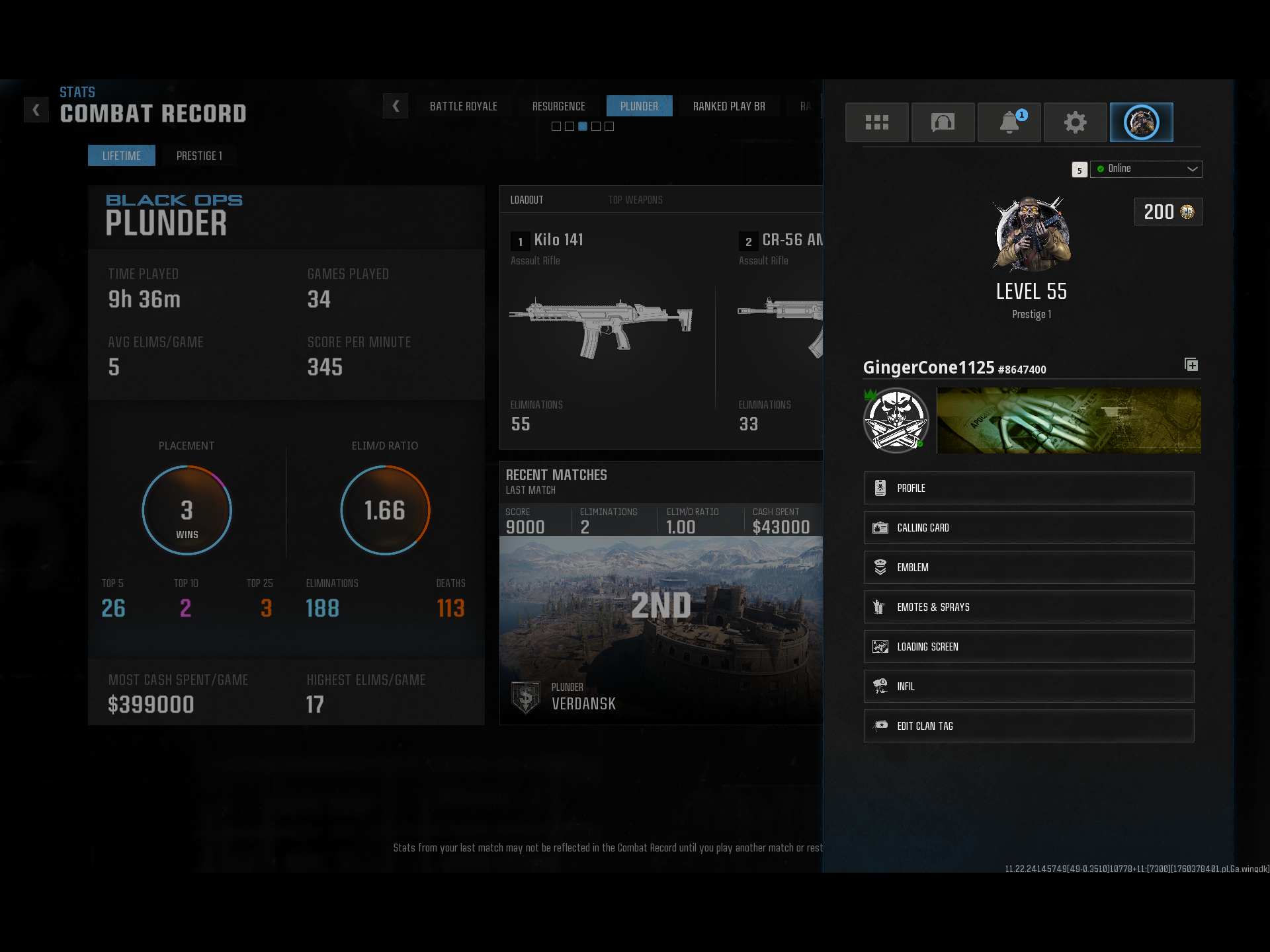Open the Infil customization entry
The width and height of the screenshot is (1270, 952).
point(1029,686)
